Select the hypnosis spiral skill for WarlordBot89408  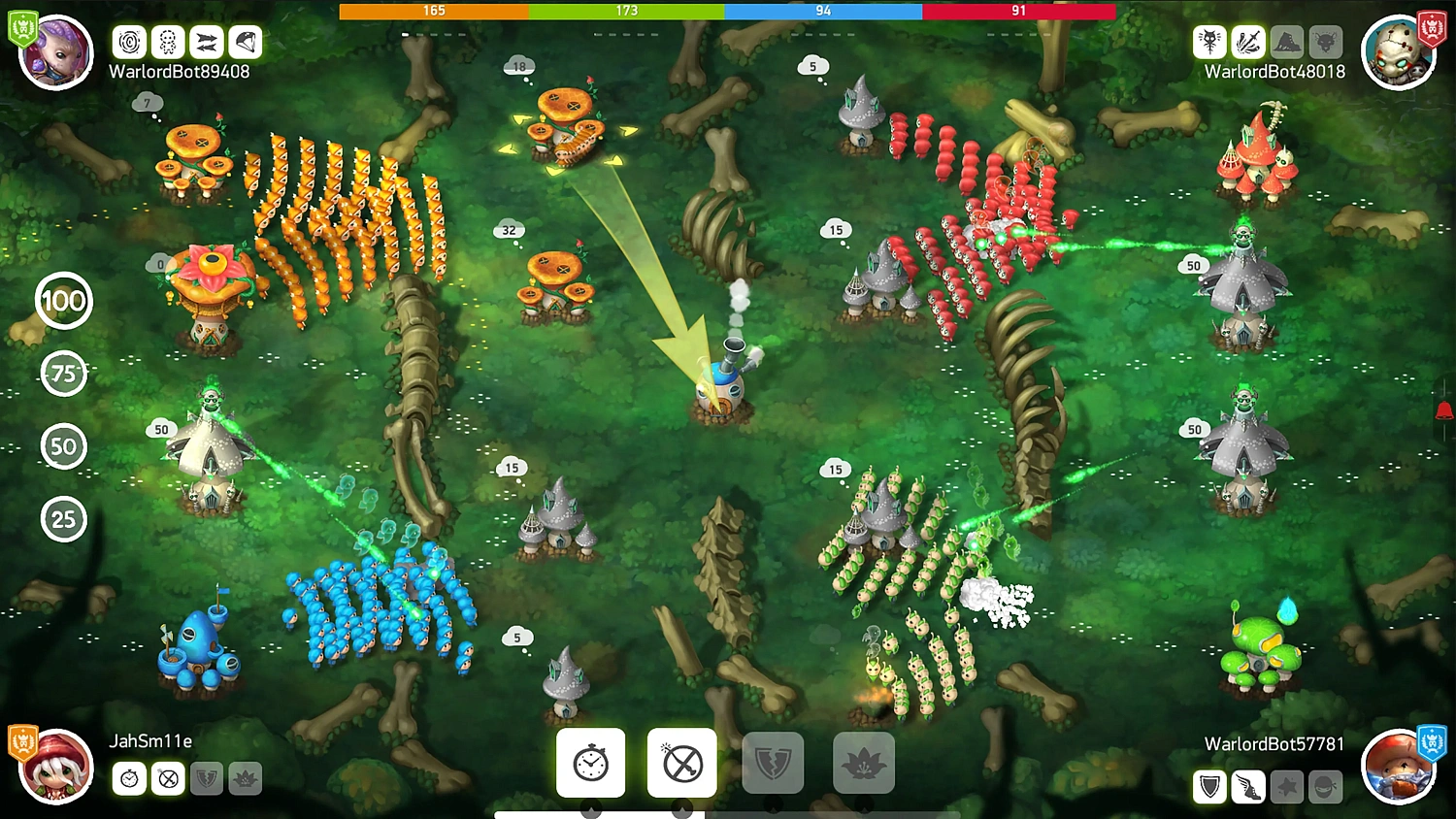(129, 42)
